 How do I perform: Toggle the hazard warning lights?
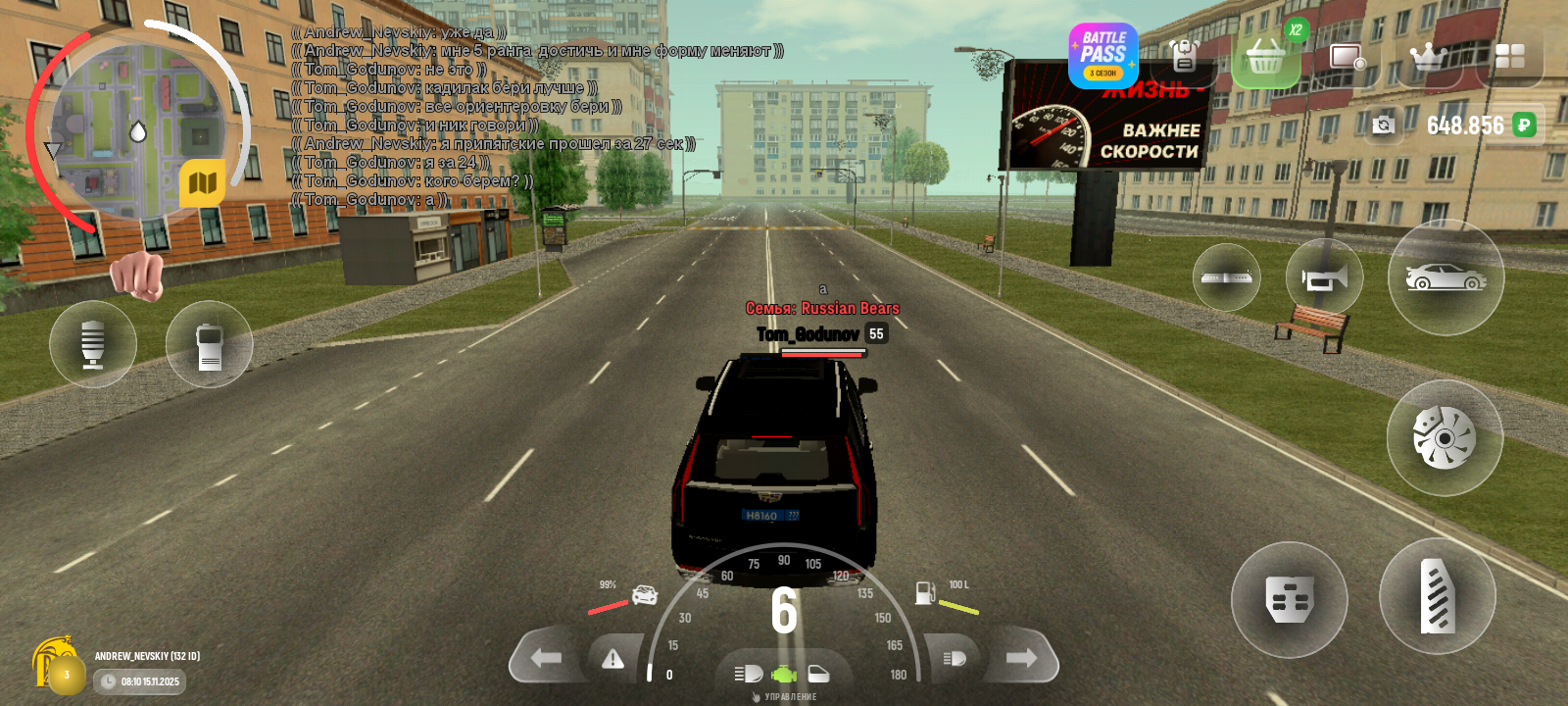pyautogui.click(x=613, y=659)
